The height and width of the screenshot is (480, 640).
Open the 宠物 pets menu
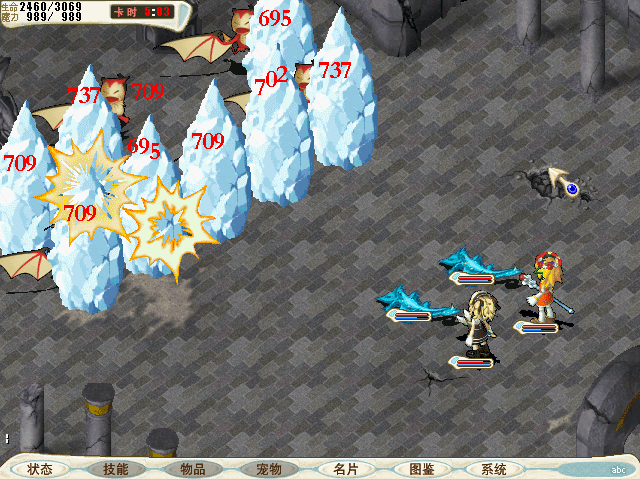click(x=269, y=468)
